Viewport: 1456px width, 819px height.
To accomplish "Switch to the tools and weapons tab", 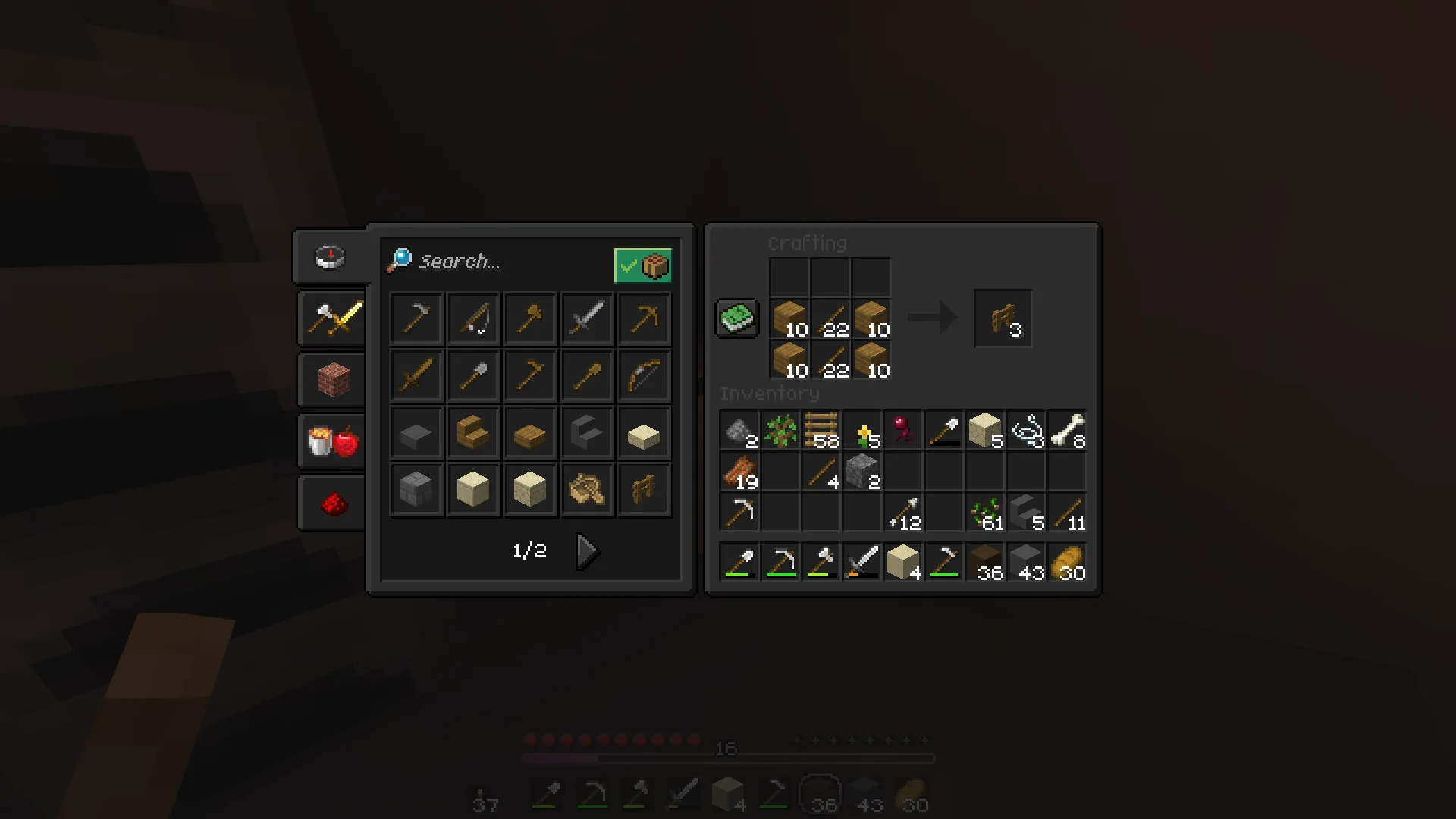I will click(x=333, y=318).
